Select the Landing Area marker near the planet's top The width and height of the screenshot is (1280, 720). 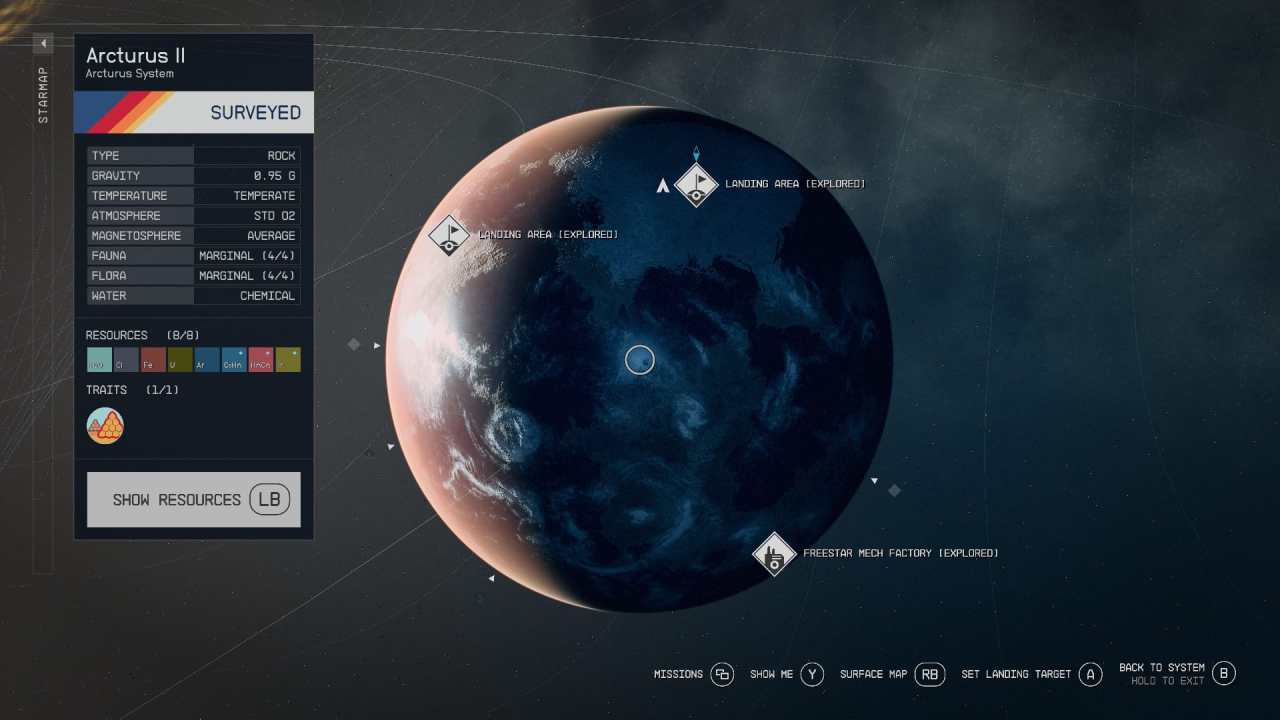click(x=697, y=185)
